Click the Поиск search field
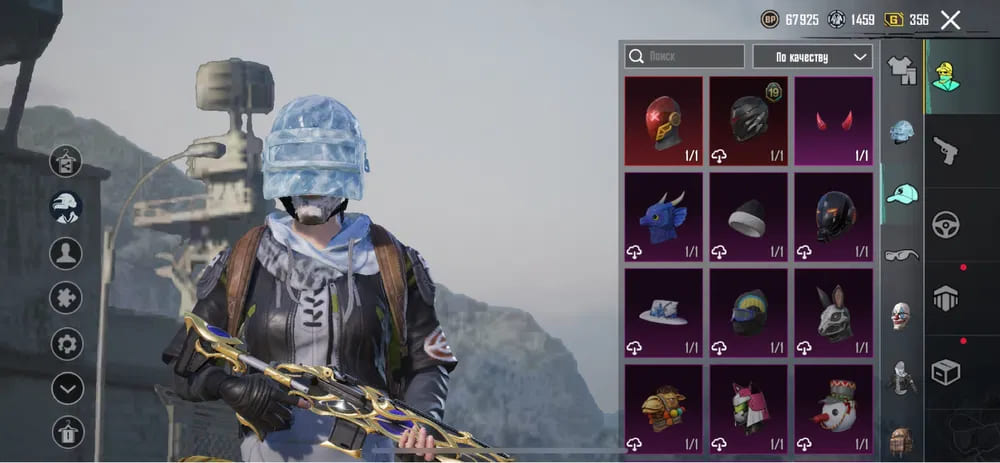Screen dimensions: 1000x463 (x=685, y=57)
